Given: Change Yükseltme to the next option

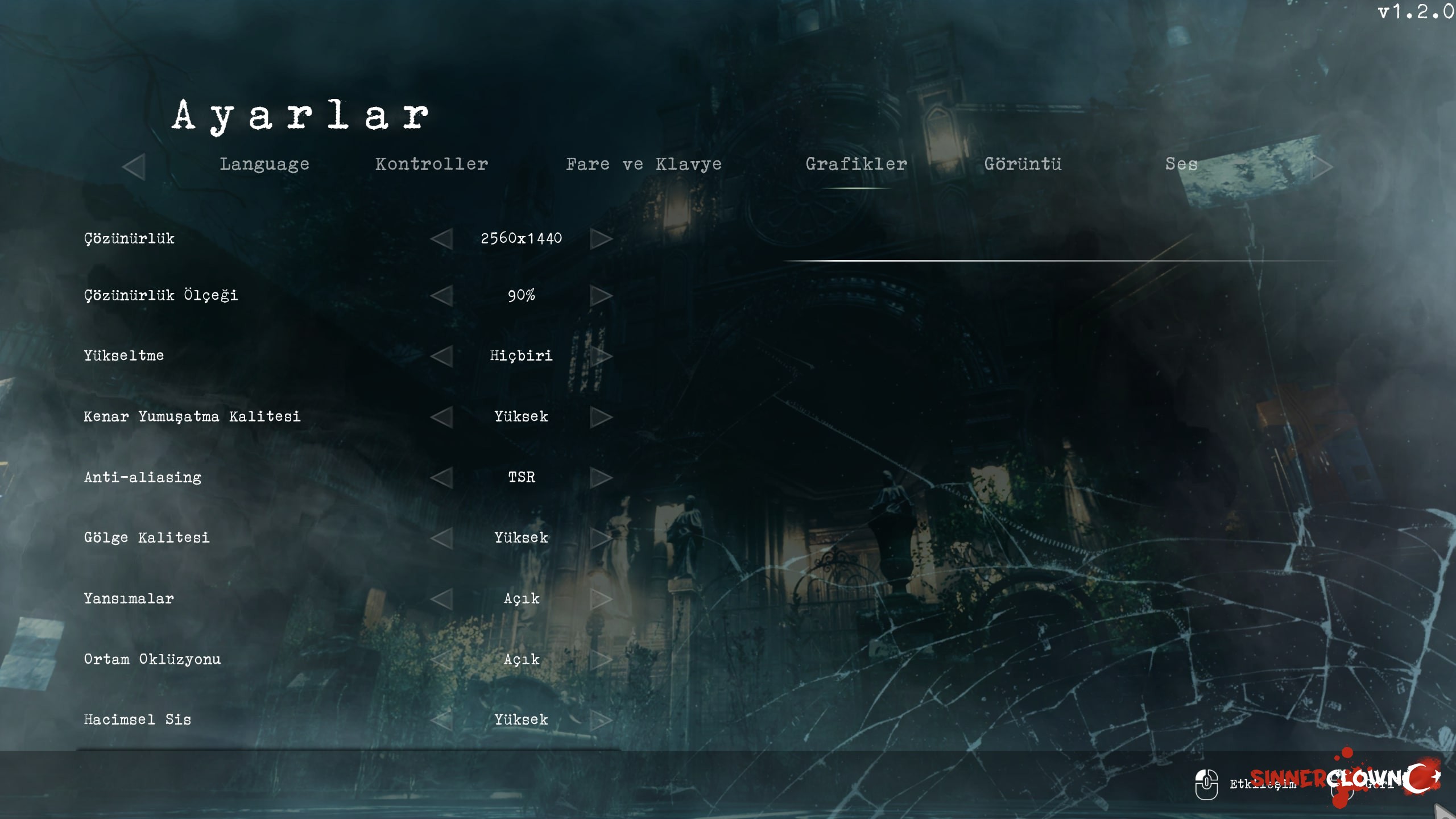Looking at the screenshot, I should click(601, 356).
